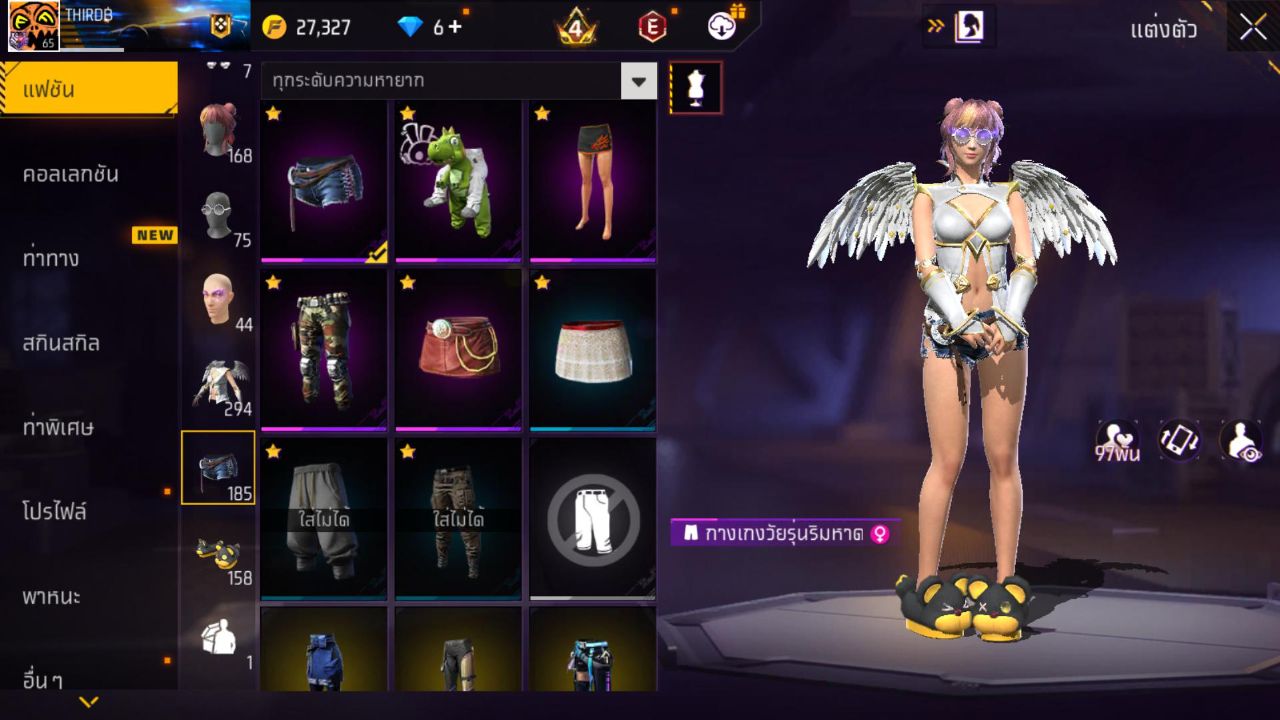Select the white lace skirt item
The image size is (1280, 720).
tap(593, 349)
